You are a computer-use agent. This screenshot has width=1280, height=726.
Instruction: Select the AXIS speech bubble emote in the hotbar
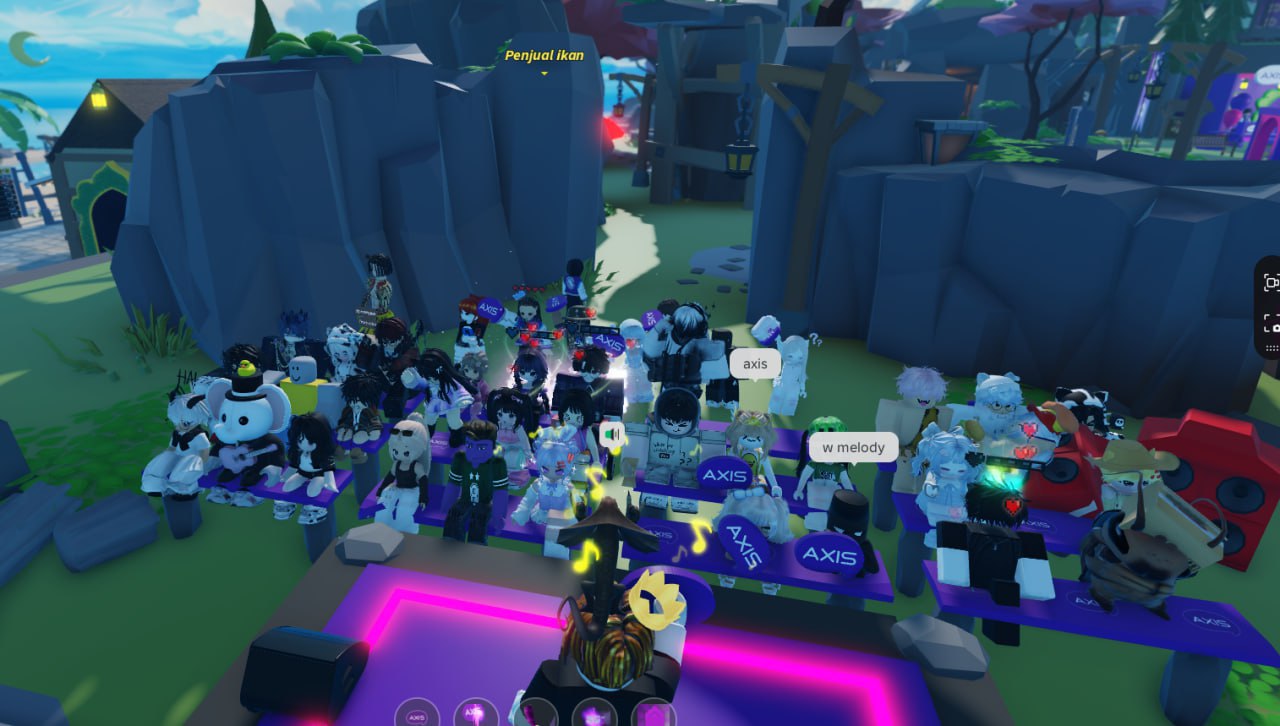tap(417, 715)
